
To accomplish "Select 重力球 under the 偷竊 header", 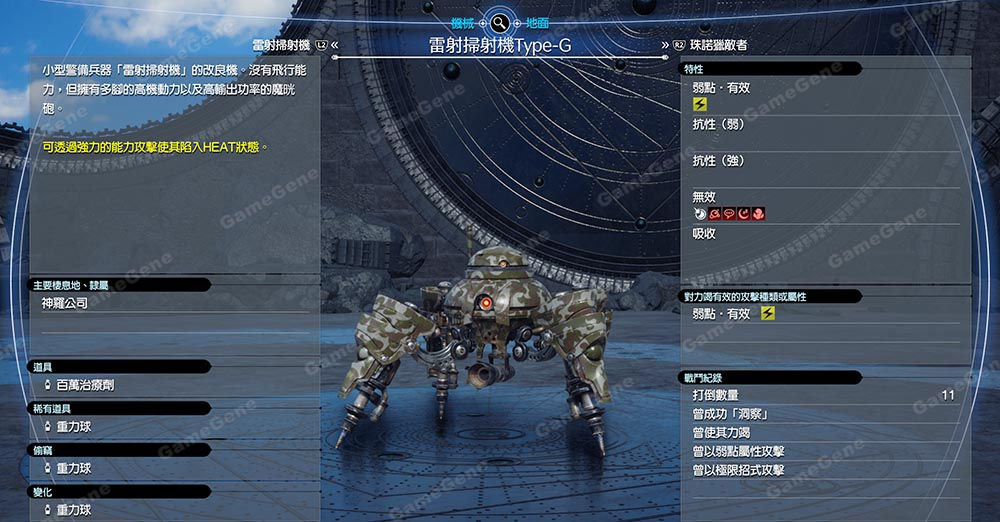I will 73,468.
